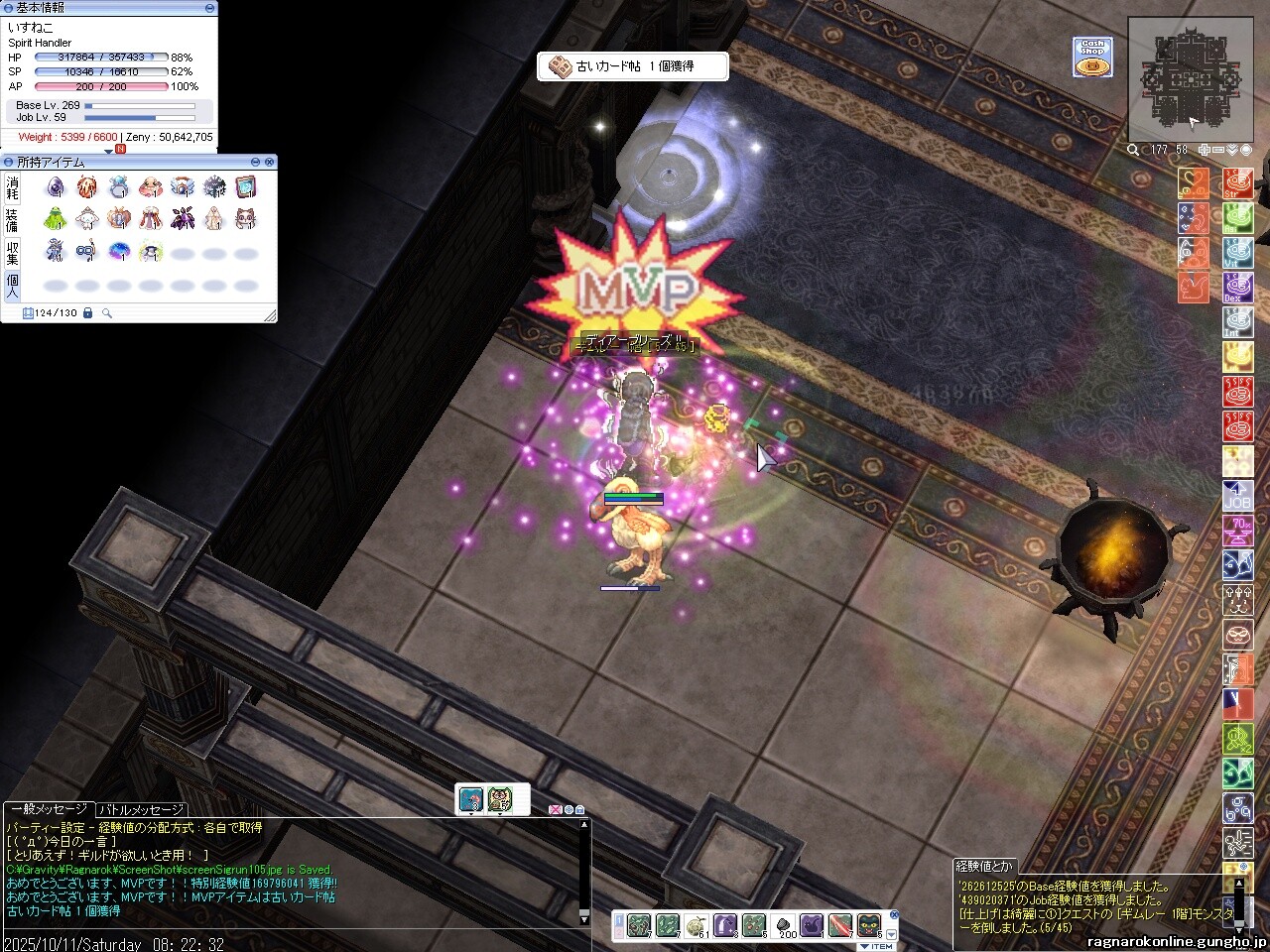Minimize the 基本情報 status window
Image resolution: width=1270 pixels, height=952 pixels.
coord(209,7)
